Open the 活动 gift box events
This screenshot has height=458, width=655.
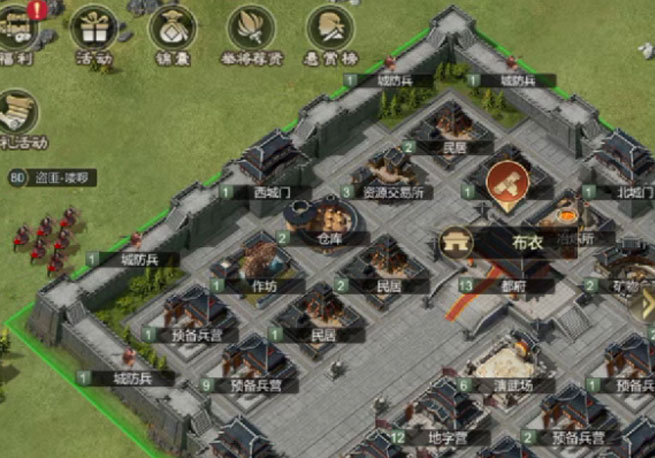pos(96,28)
